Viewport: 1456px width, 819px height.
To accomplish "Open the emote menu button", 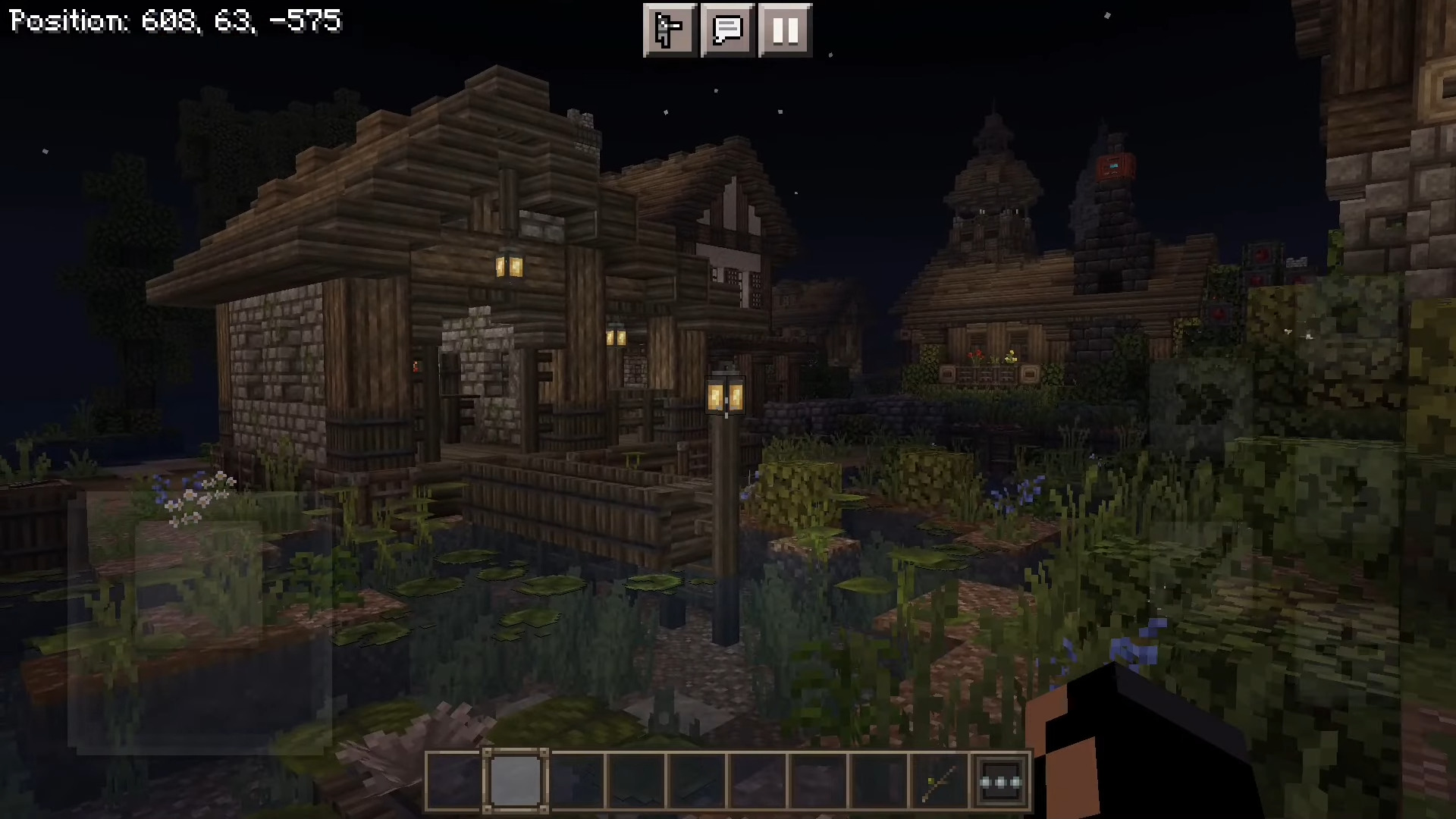I will [670, 30].
